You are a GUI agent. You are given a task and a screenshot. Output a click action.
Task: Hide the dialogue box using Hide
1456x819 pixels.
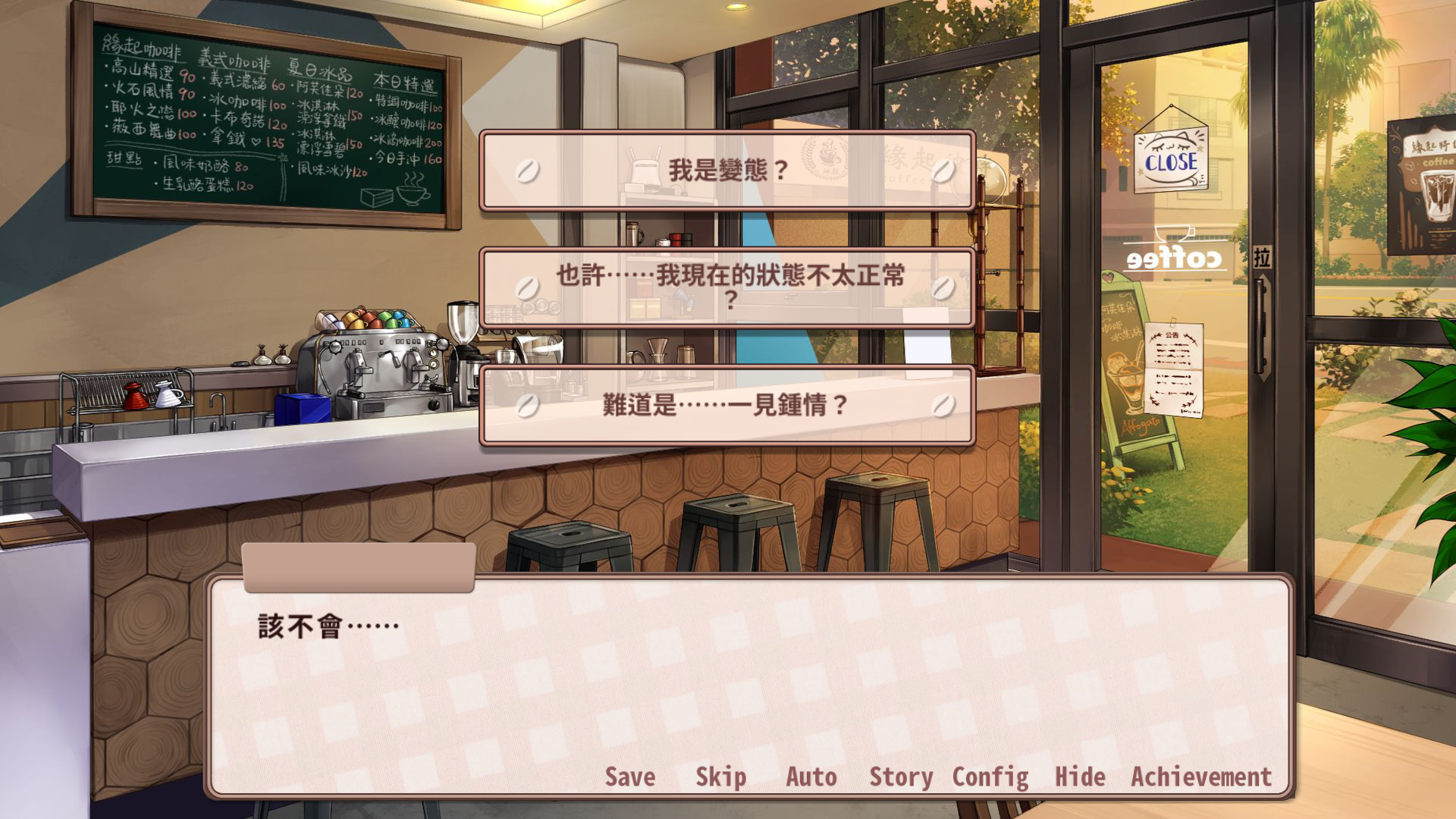coord(1081,777)
